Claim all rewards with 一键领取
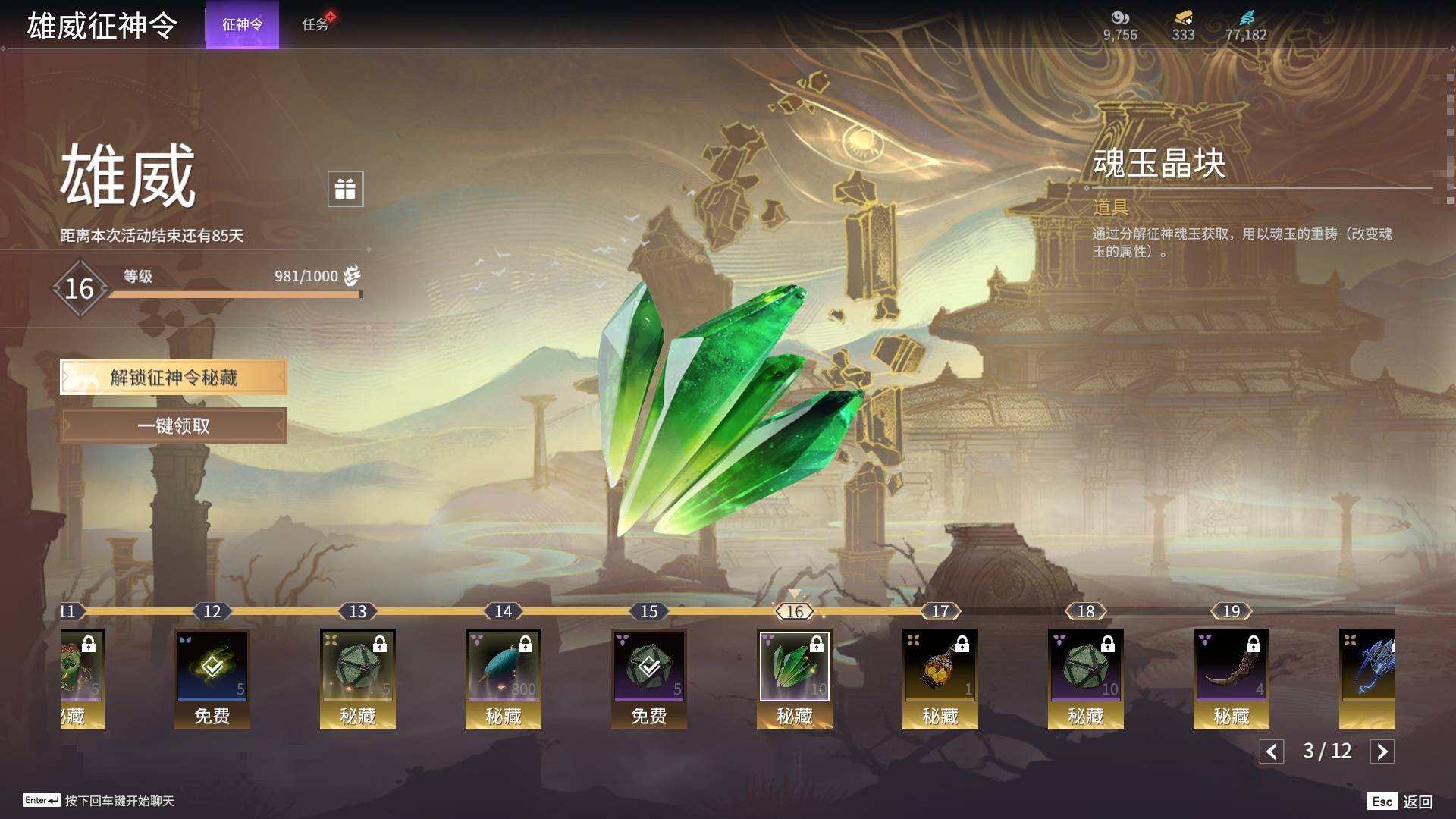This screenshot has height=819, width=1456. point(174,425)
